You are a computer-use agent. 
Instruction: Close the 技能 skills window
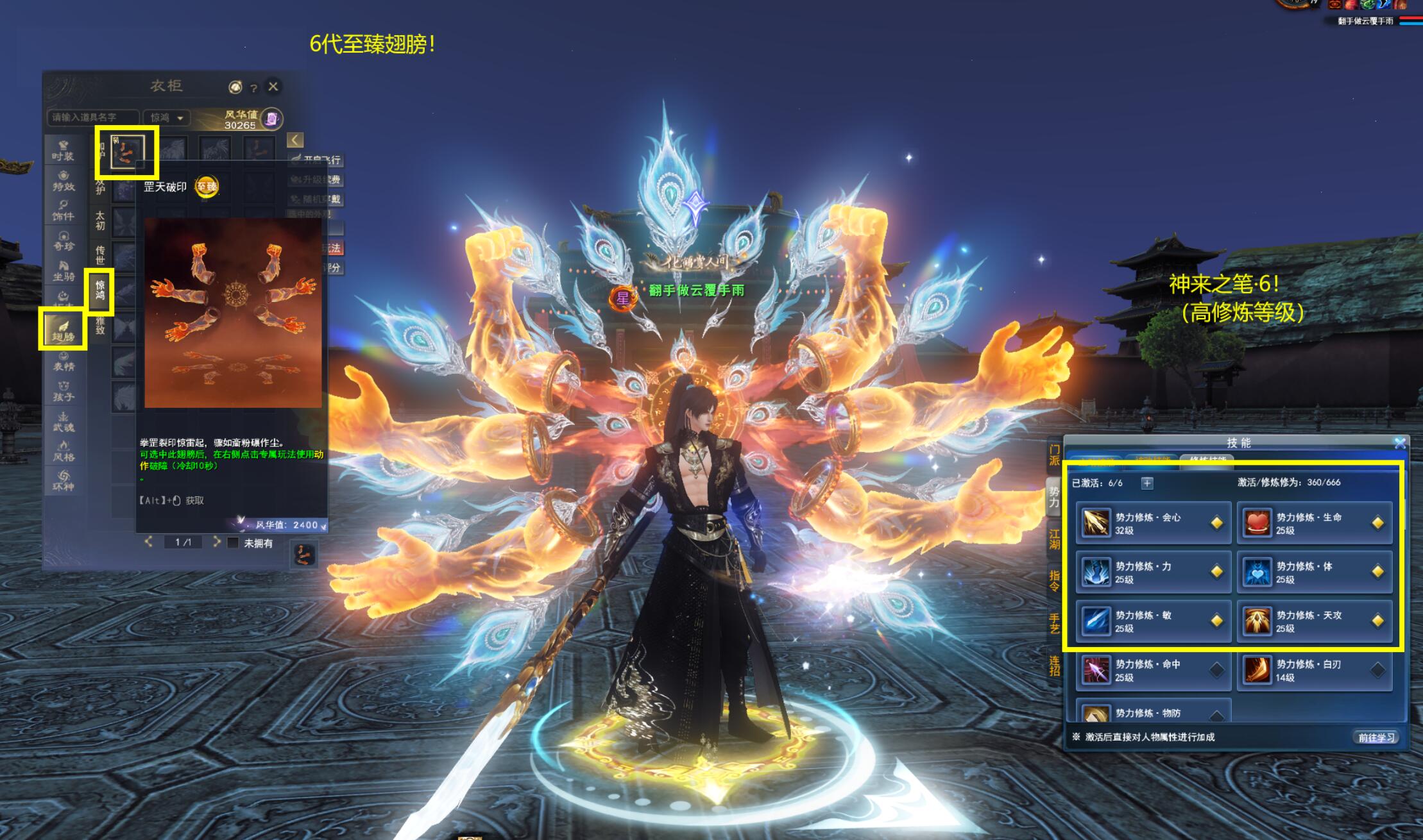tap(1400, 442)
